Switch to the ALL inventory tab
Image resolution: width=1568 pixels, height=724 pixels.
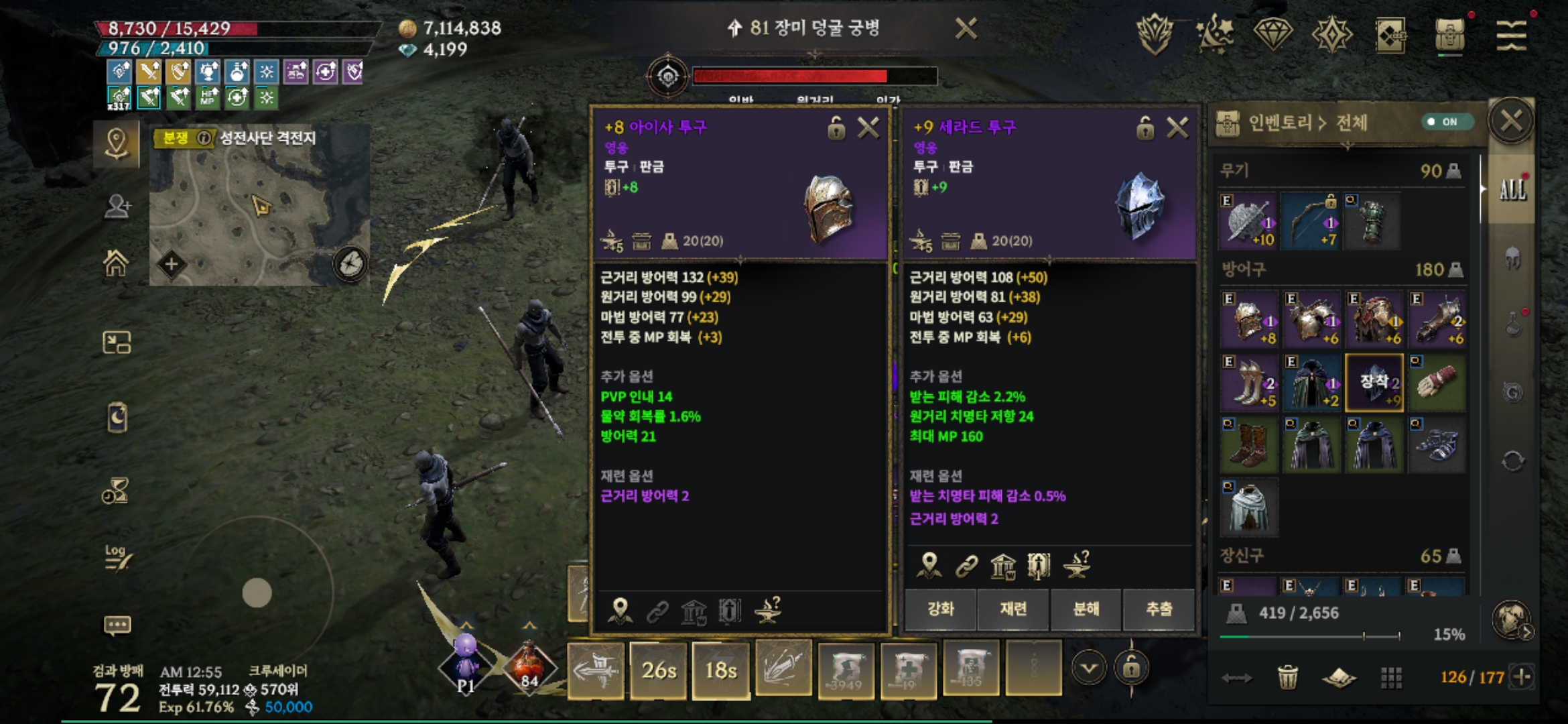[1512, 190]
